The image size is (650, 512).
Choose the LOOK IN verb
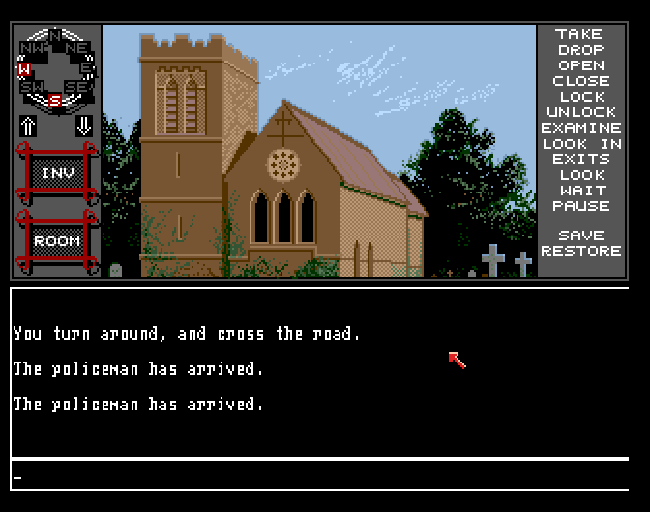581,144
